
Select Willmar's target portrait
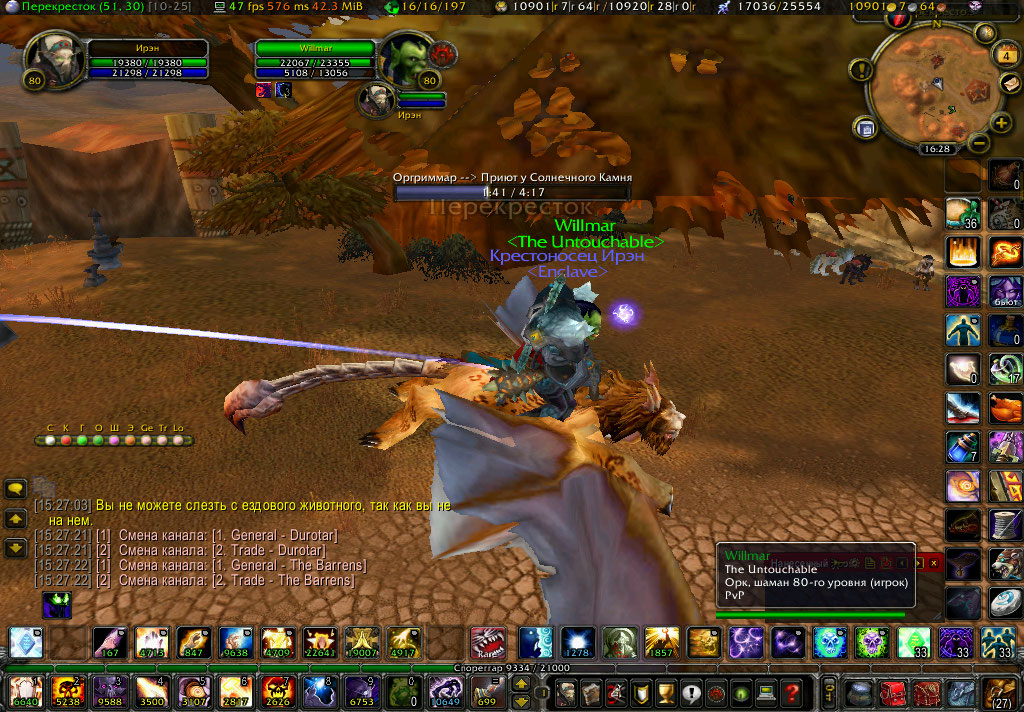tap(406, 59)
